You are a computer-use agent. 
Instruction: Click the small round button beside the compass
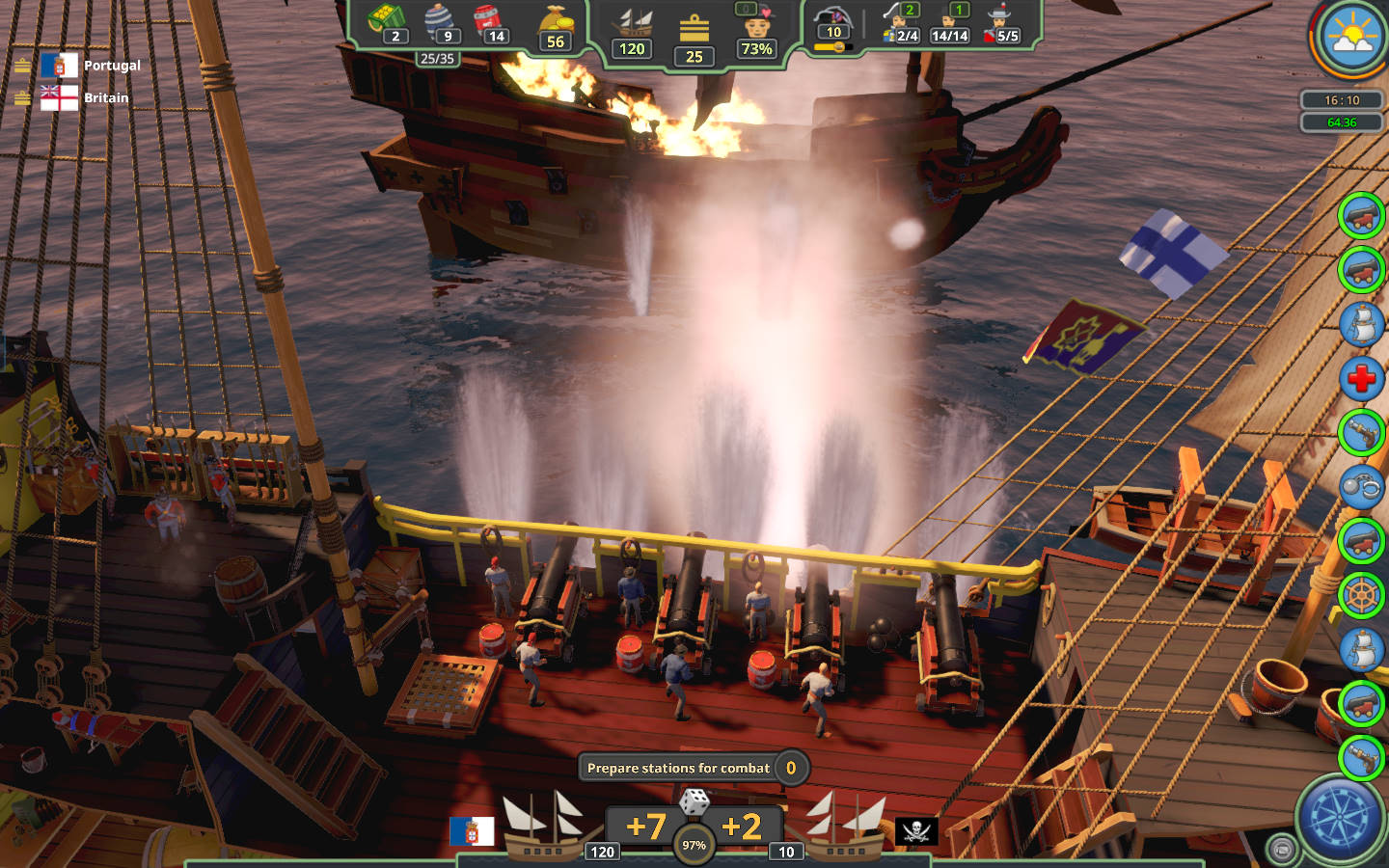click(x=1281, y=850)
